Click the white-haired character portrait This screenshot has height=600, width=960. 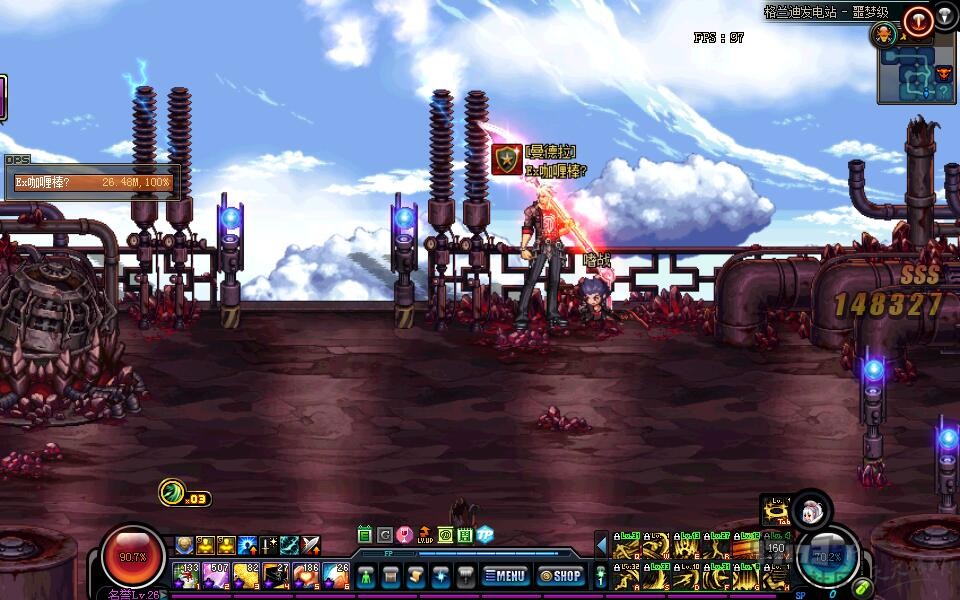(x=812, y=510)
